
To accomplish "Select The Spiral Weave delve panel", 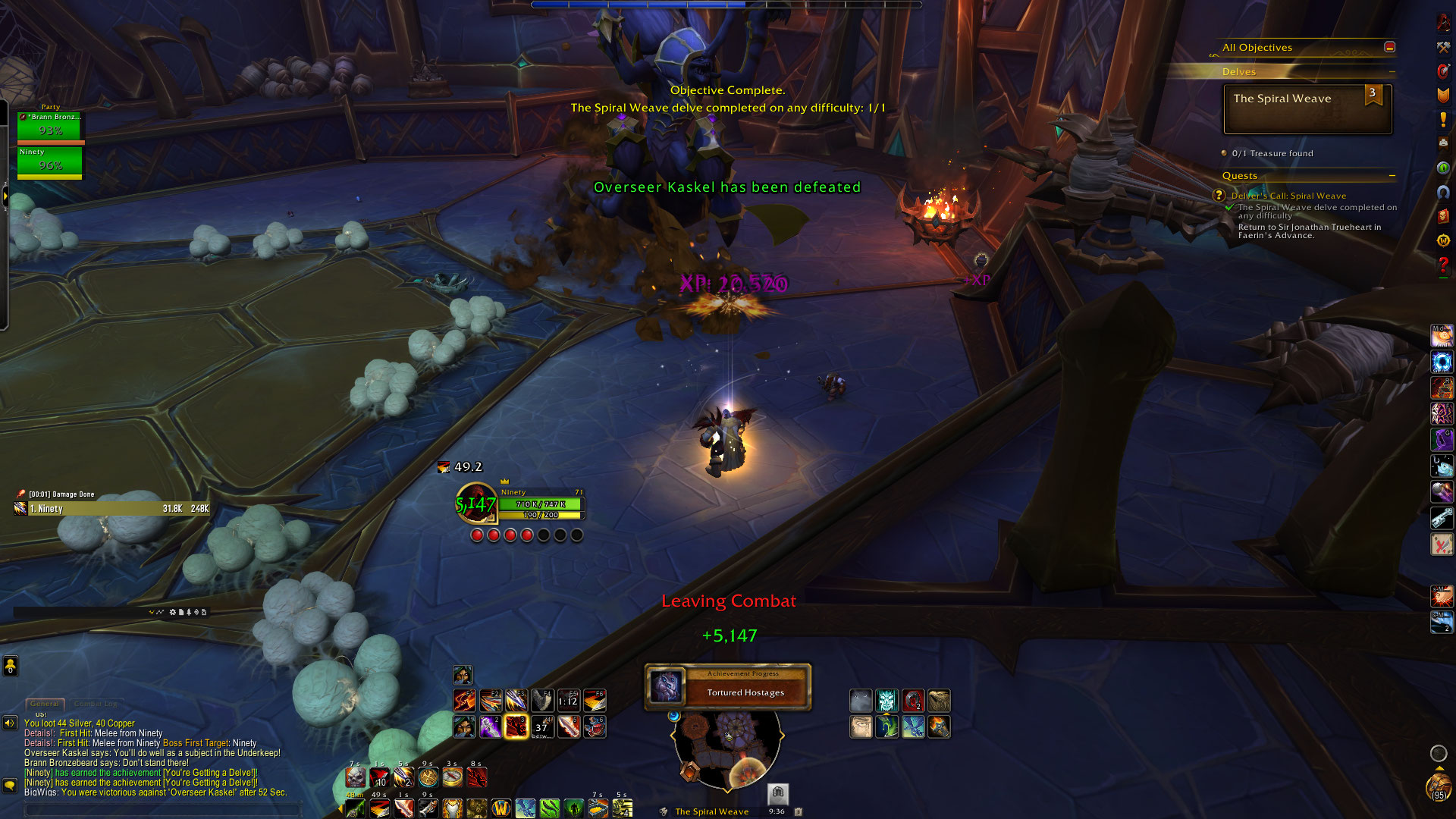I will pos(1307,109).
